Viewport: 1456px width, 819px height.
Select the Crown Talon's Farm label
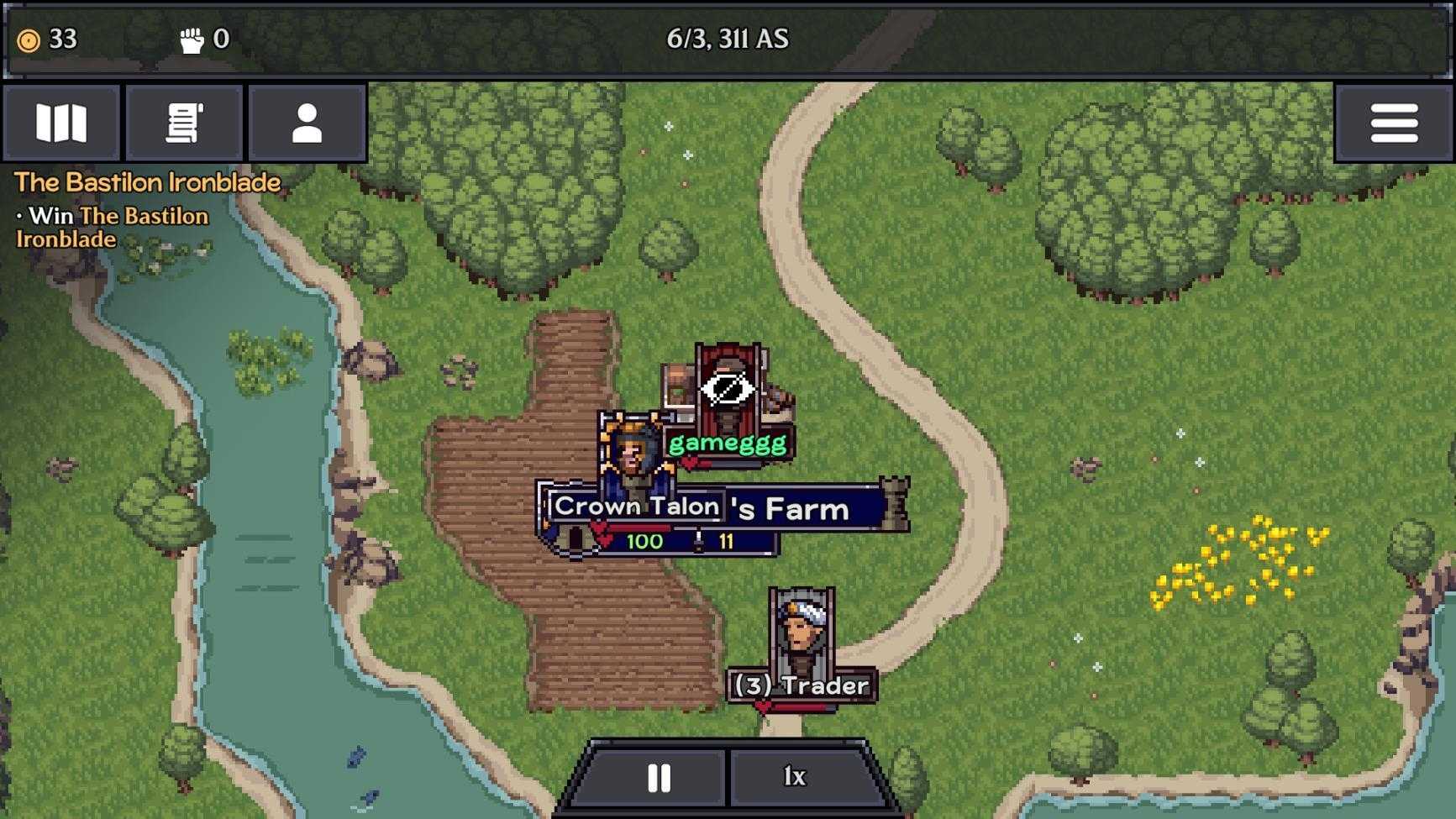tap(721, 507)
